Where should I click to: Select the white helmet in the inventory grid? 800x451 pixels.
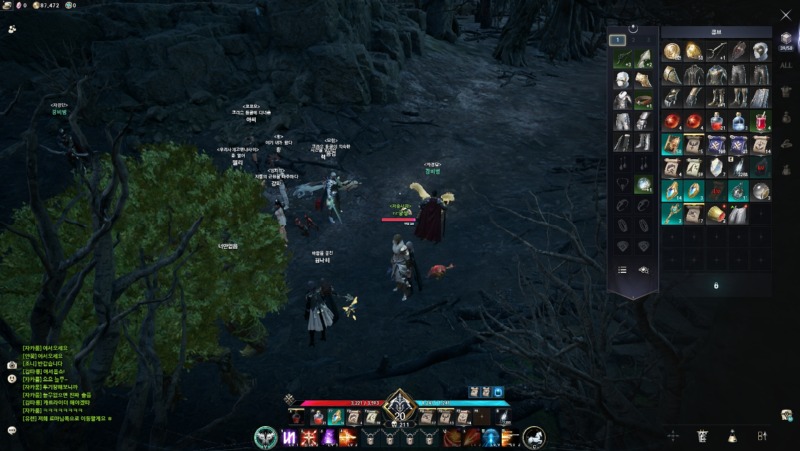click(x=761, y=52)
